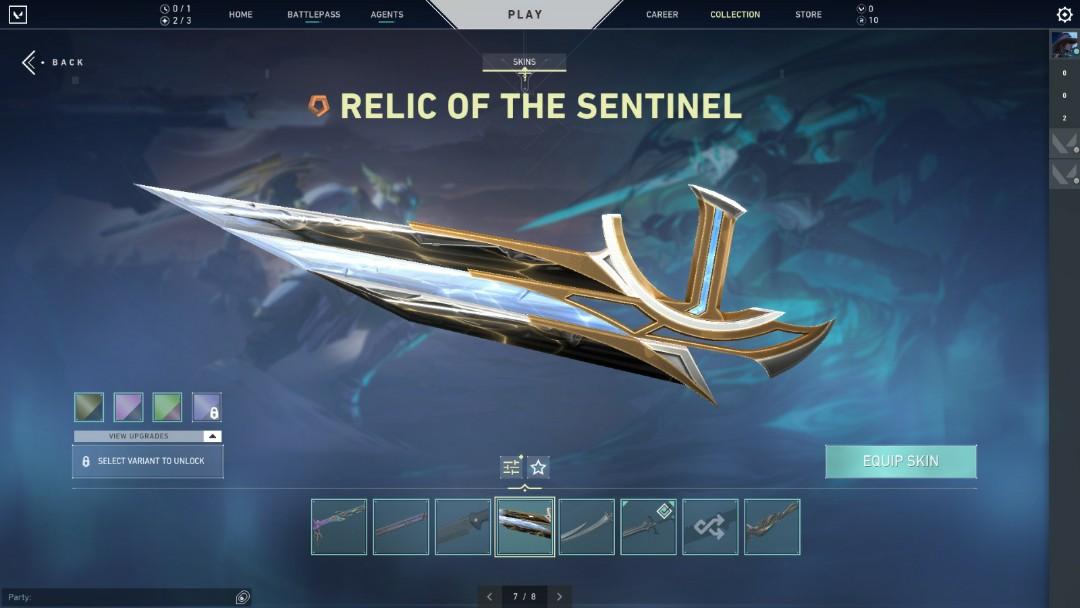
Task: Select the shuffle random skin thumbnail
Action: pyautogui.click(x=710, y=527)
